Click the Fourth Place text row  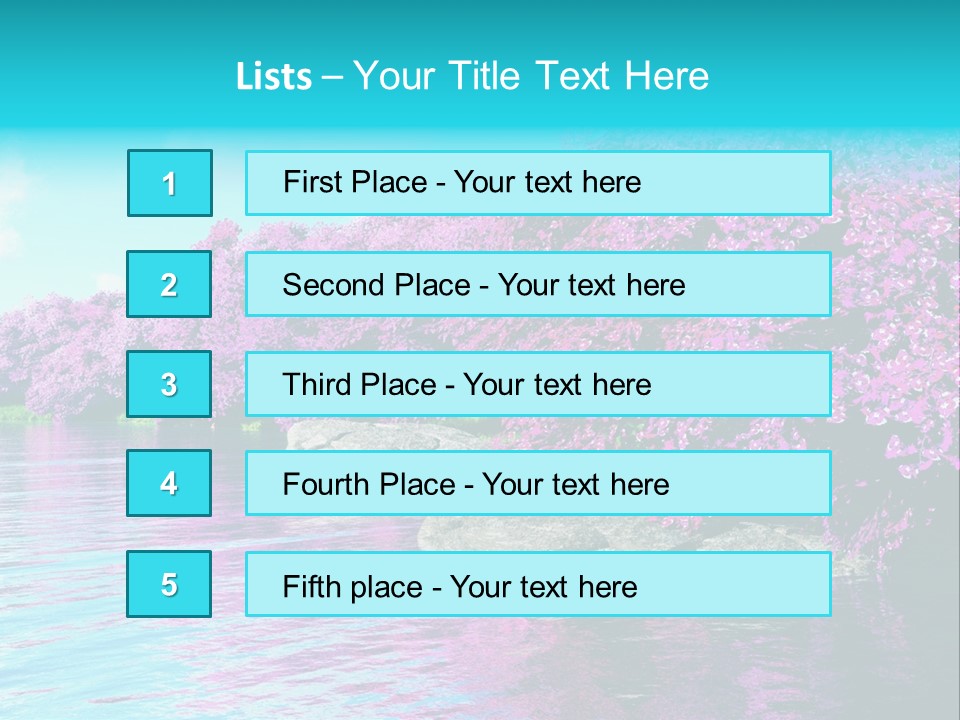(x=538, y=484)
